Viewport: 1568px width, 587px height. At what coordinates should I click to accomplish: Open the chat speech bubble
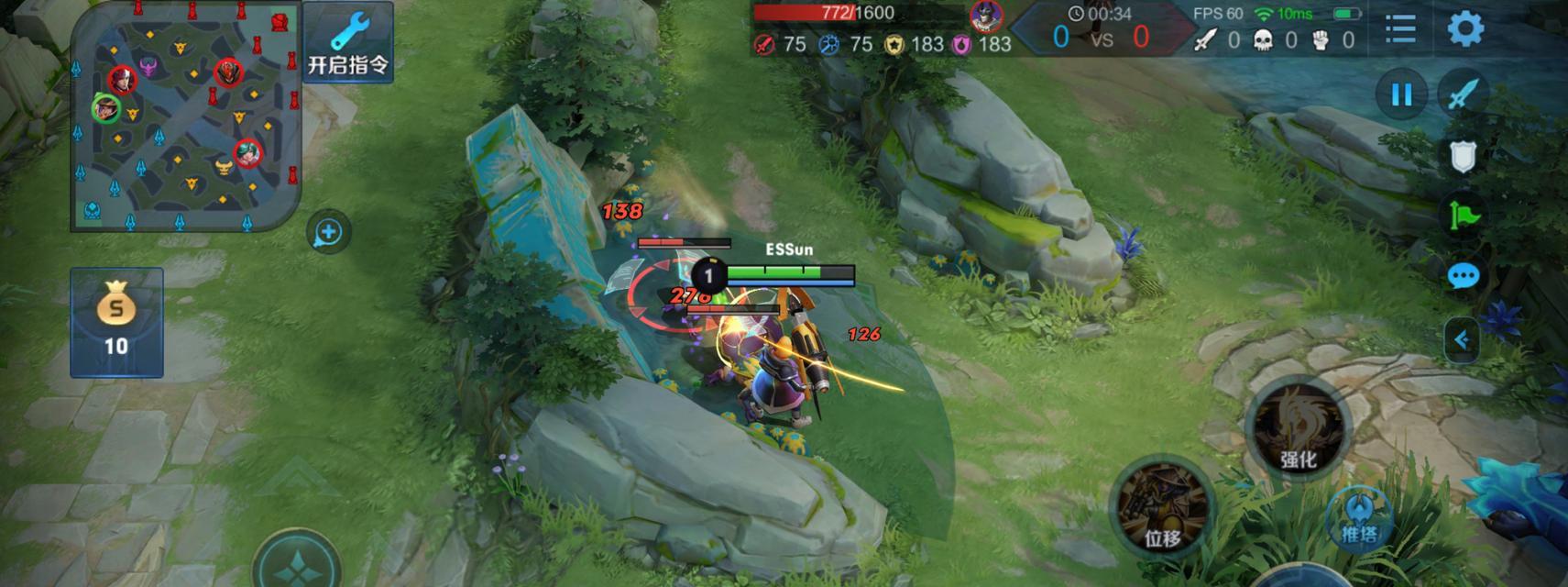[1464, 276]
